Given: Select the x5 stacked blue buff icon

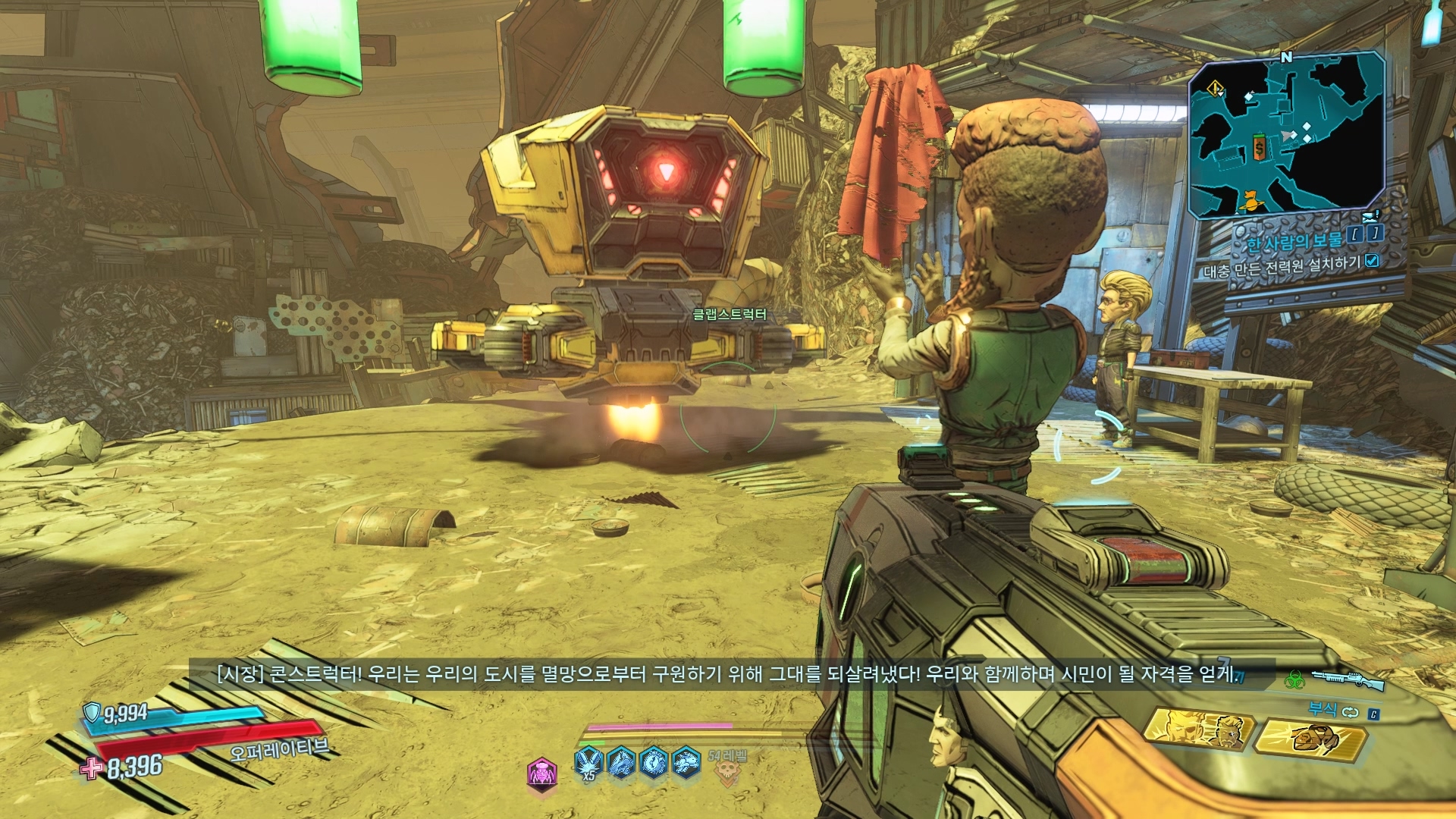Looking at the screenshot, I should 588,762.
